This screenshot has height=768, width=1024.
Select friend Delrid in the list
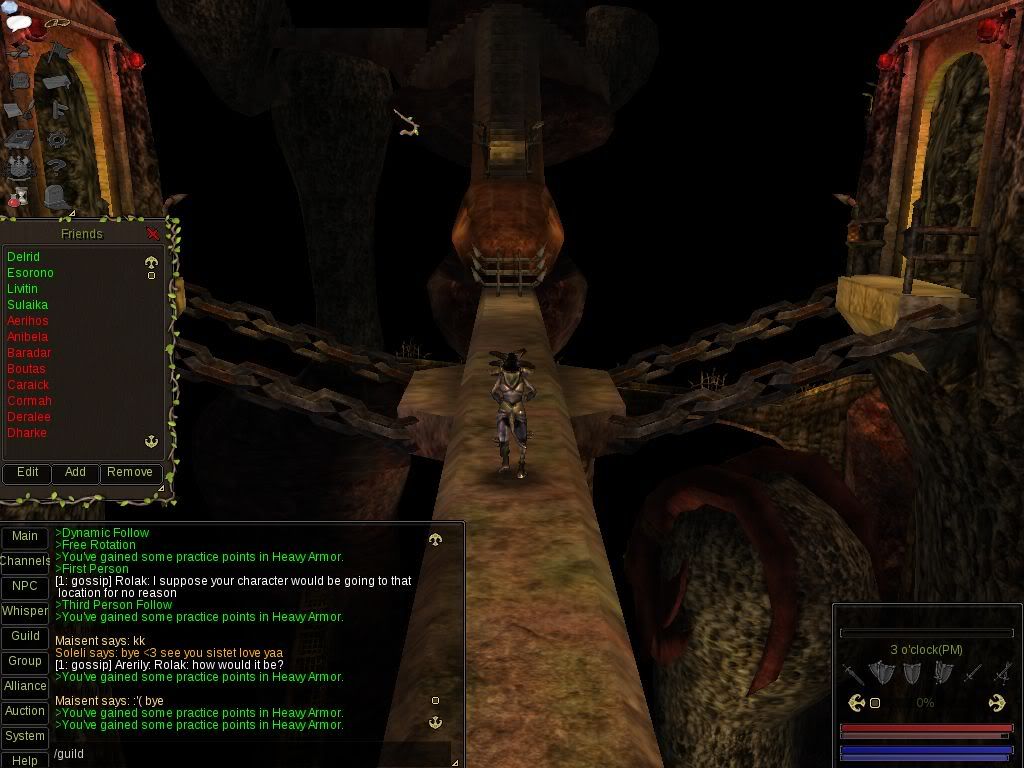[x=23, y=257]
